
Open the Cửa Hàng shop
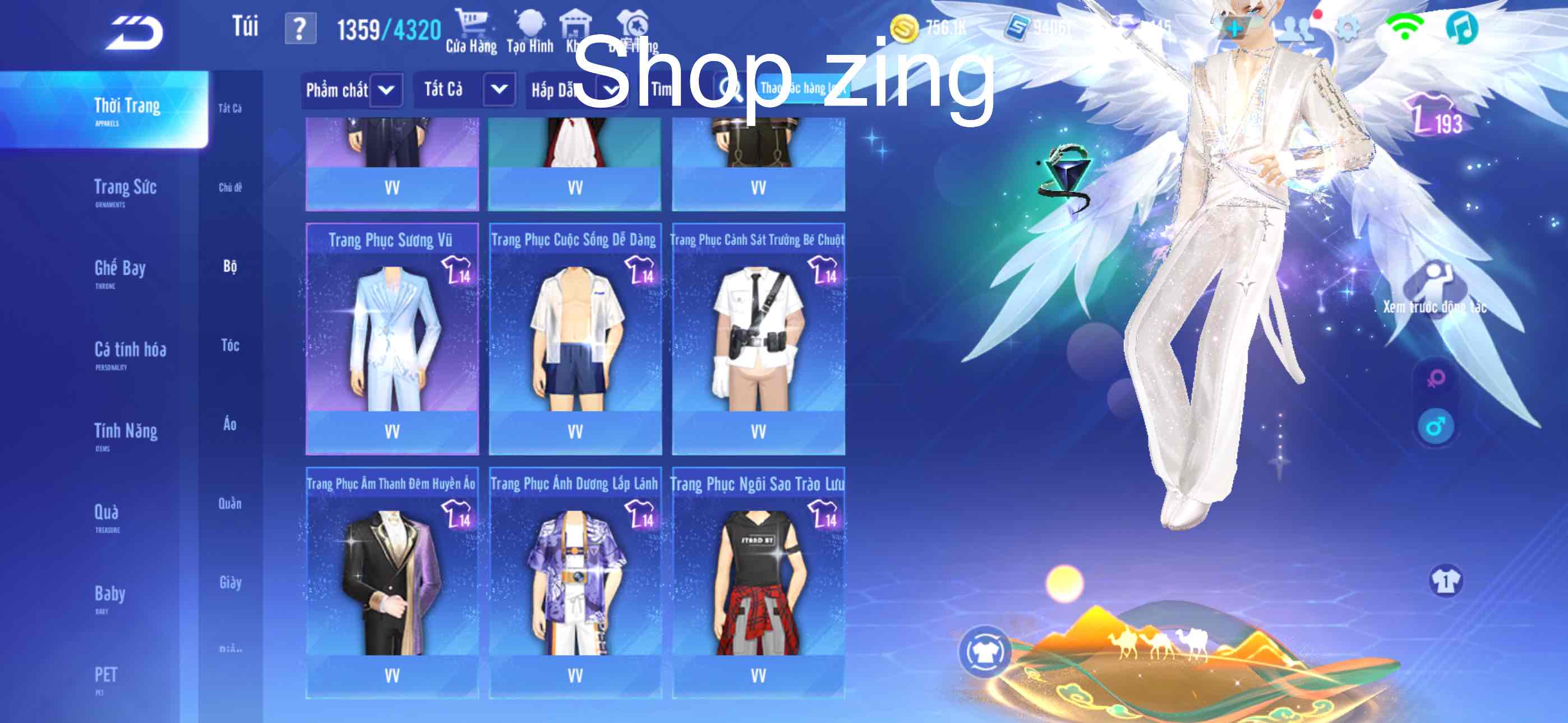tap(471, 31)
